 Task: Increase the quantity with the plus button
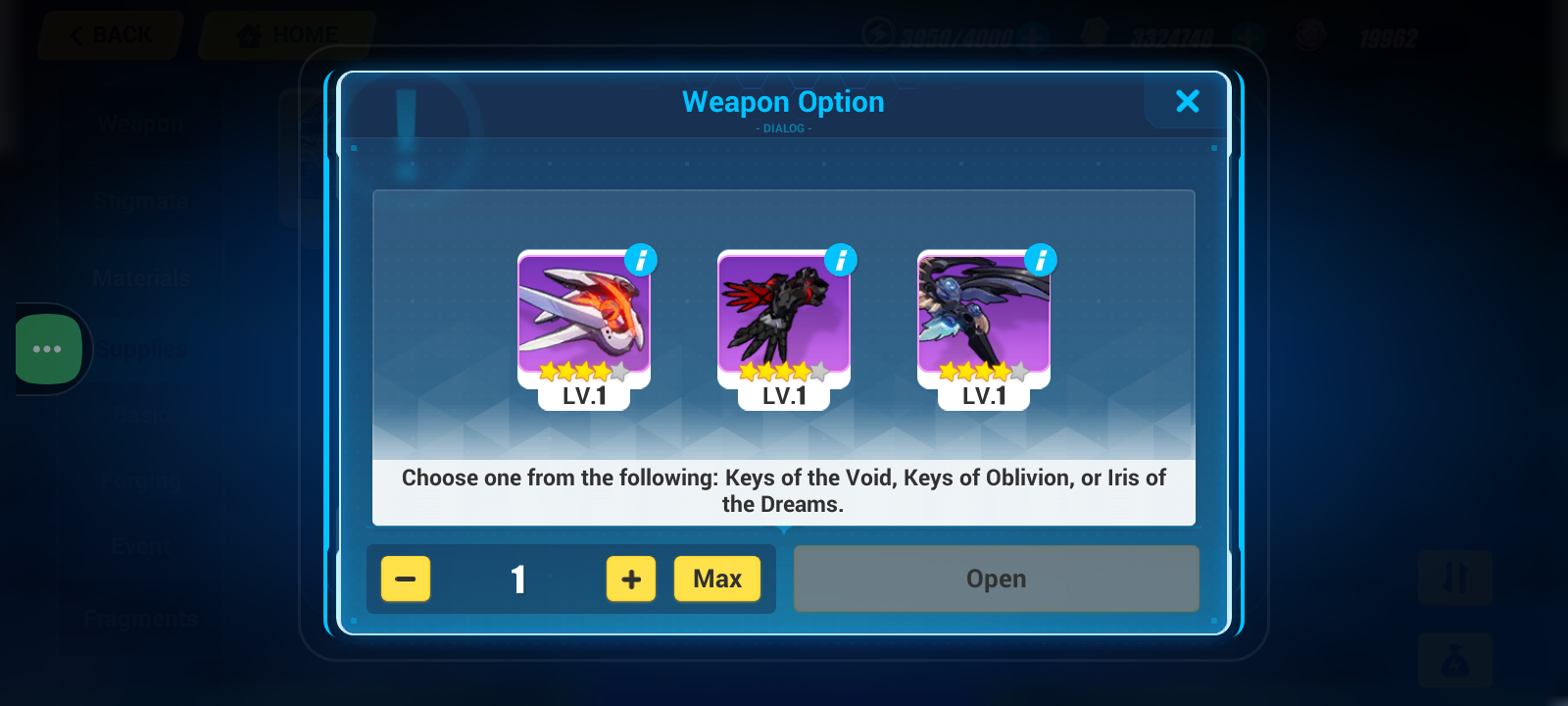point(630,579)
